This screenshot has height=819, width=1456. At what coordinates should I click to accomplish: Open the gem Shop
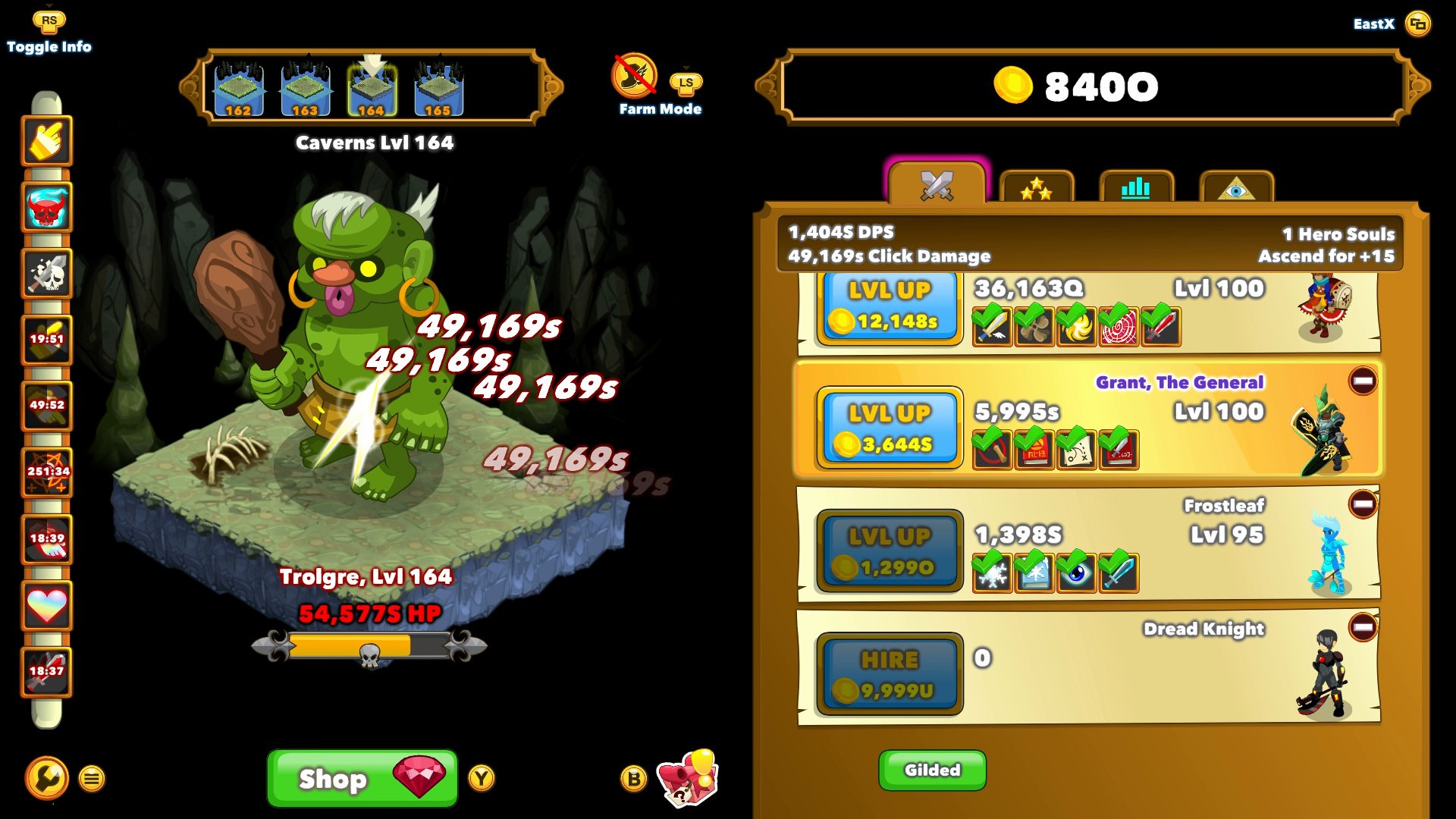(362, 778)
